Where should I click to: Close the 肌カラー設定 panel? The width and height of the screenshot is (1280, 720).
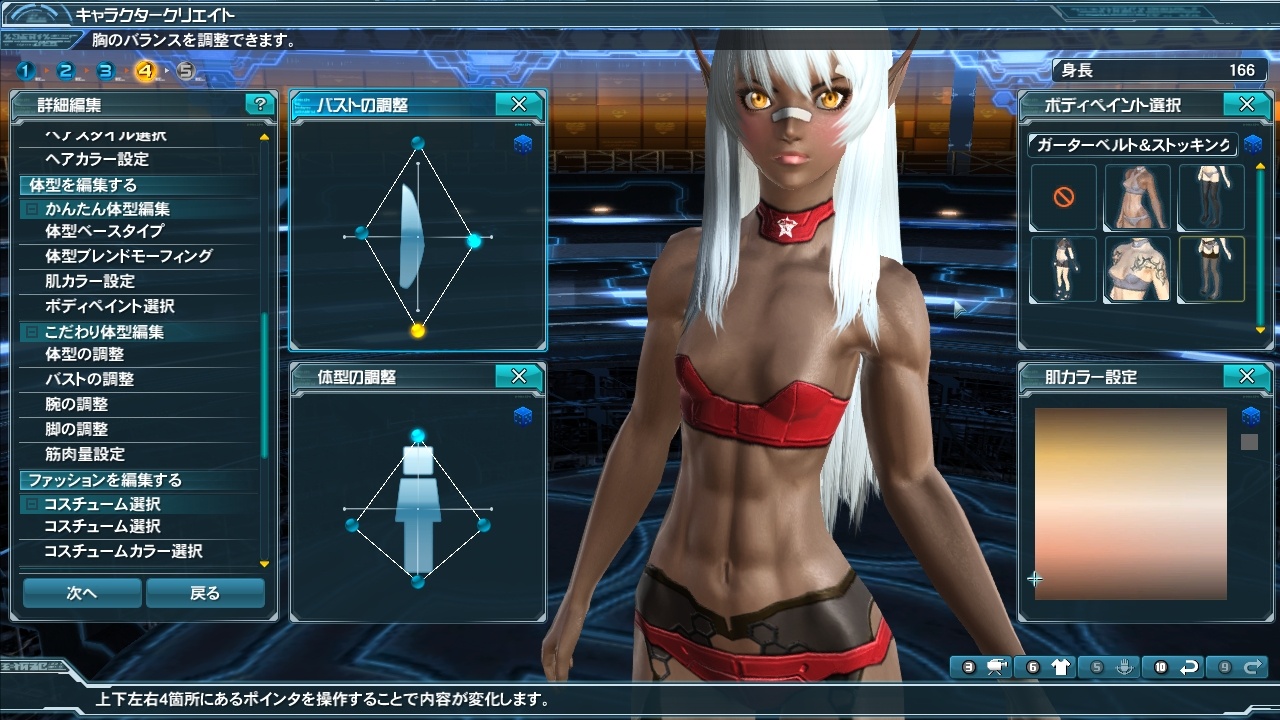(x=1247, y=376)
